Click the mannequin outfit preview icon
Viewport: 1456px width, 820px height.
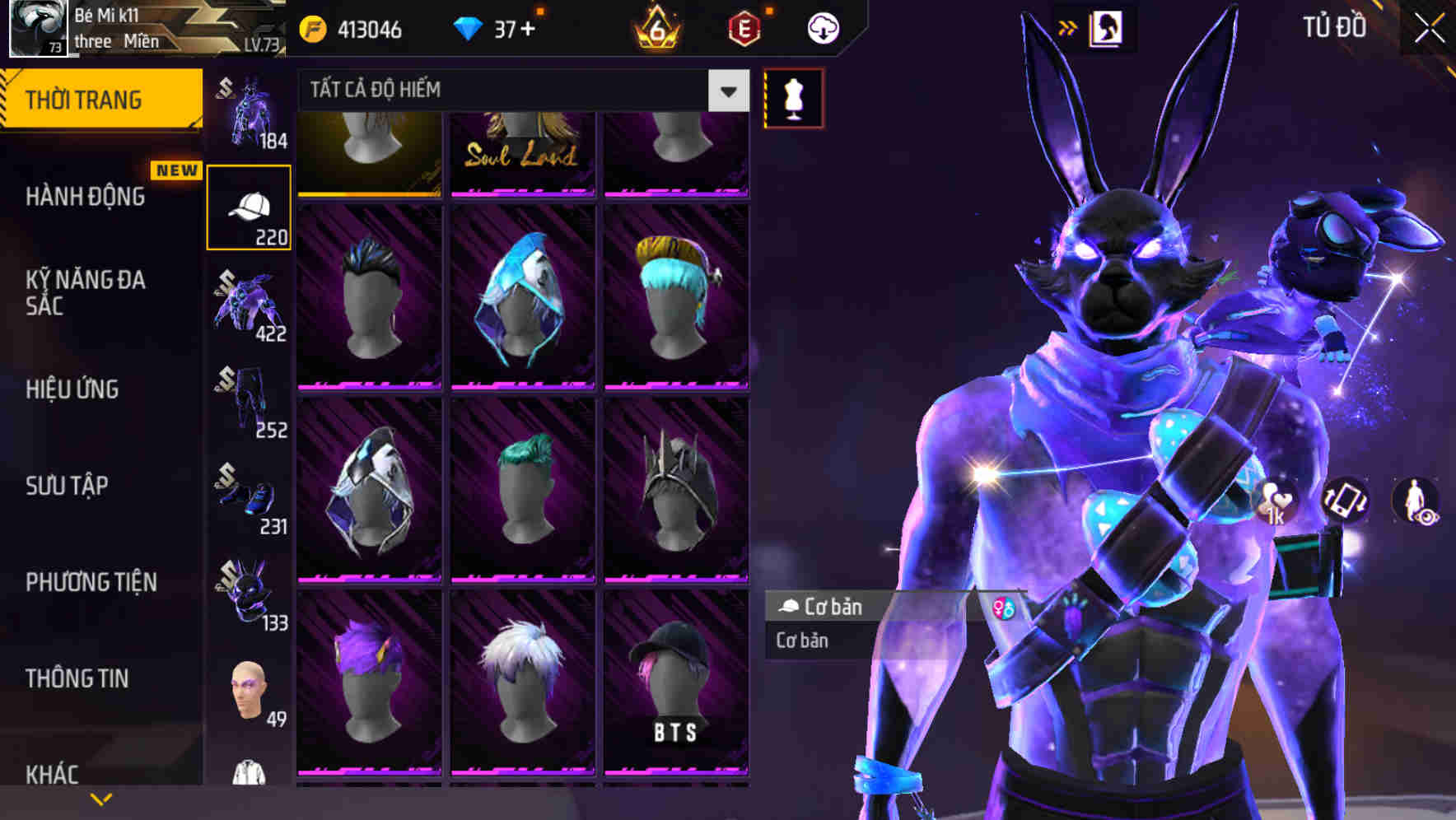792,97
